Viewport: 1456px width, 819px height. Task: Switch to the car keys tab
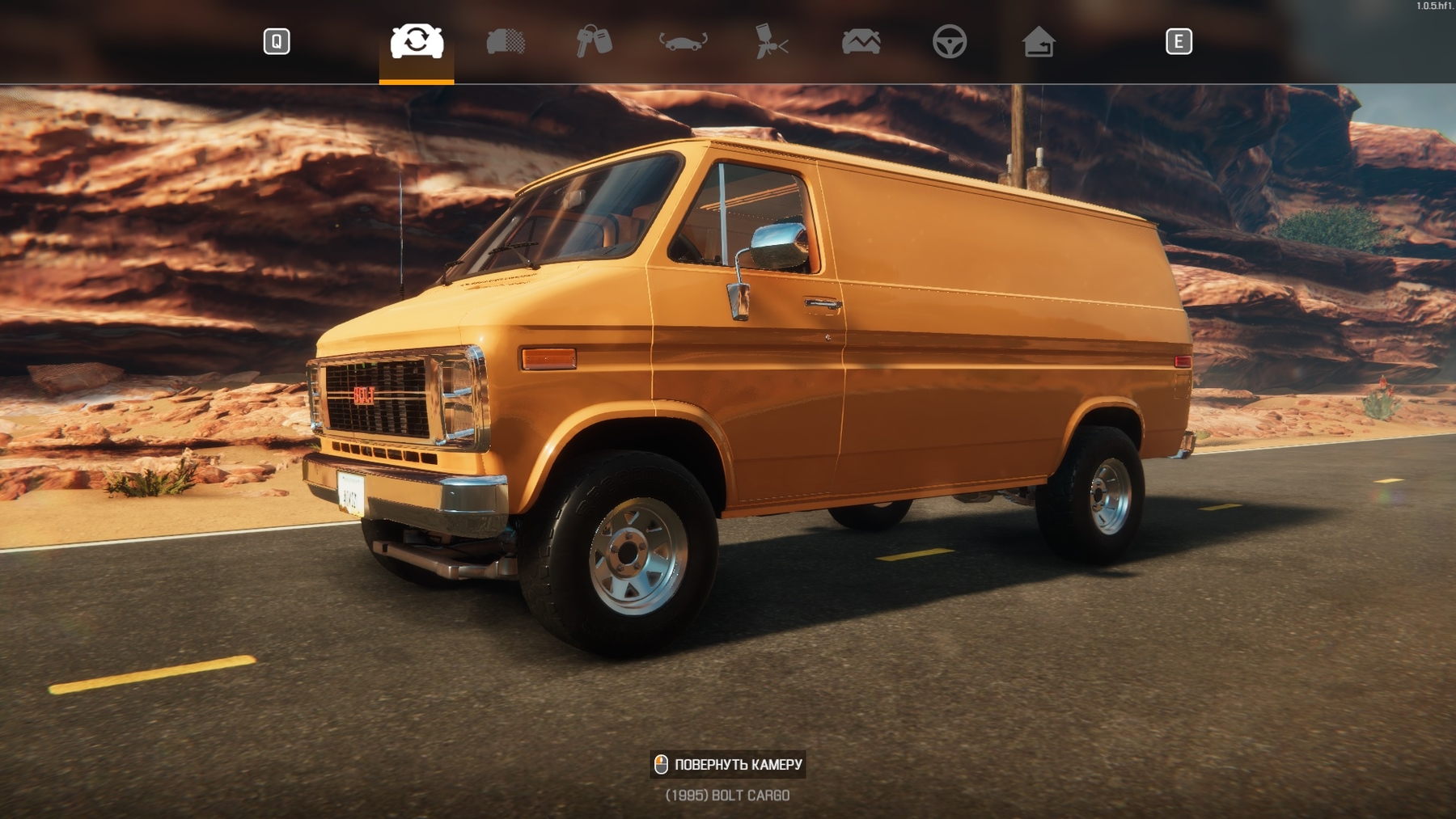click(594, 41)
